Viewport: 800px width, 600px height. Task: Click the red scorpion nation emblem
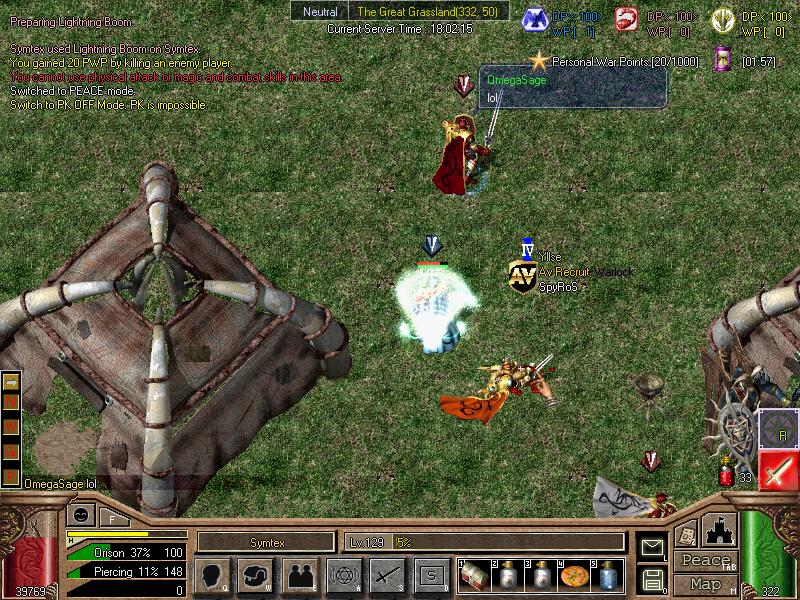click(x=627, y=18)
